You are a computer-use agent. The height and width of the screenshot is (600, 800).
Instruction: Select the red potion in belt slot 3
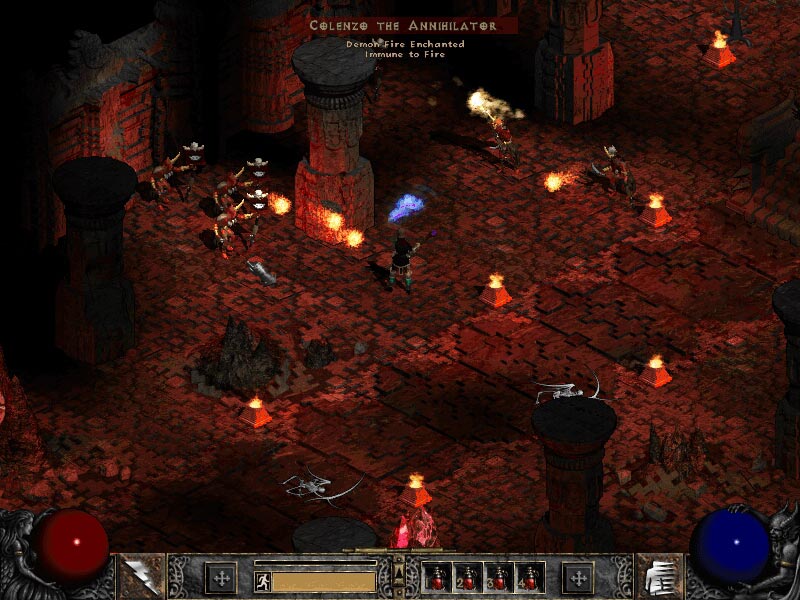tap(498, 578)
